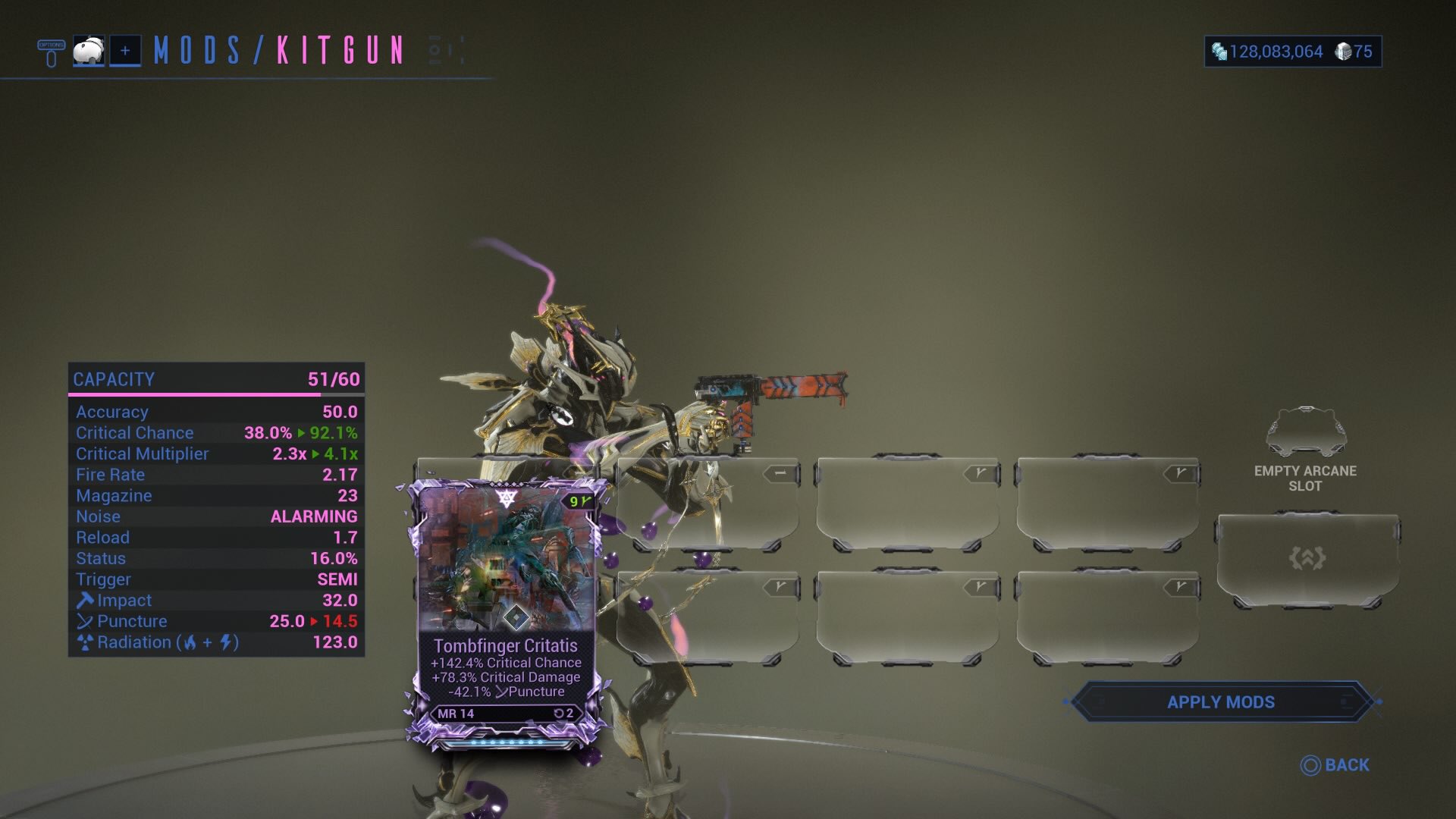
Task: Click the plus icon next to the weapon thumbnail
Action: (126, 52)
